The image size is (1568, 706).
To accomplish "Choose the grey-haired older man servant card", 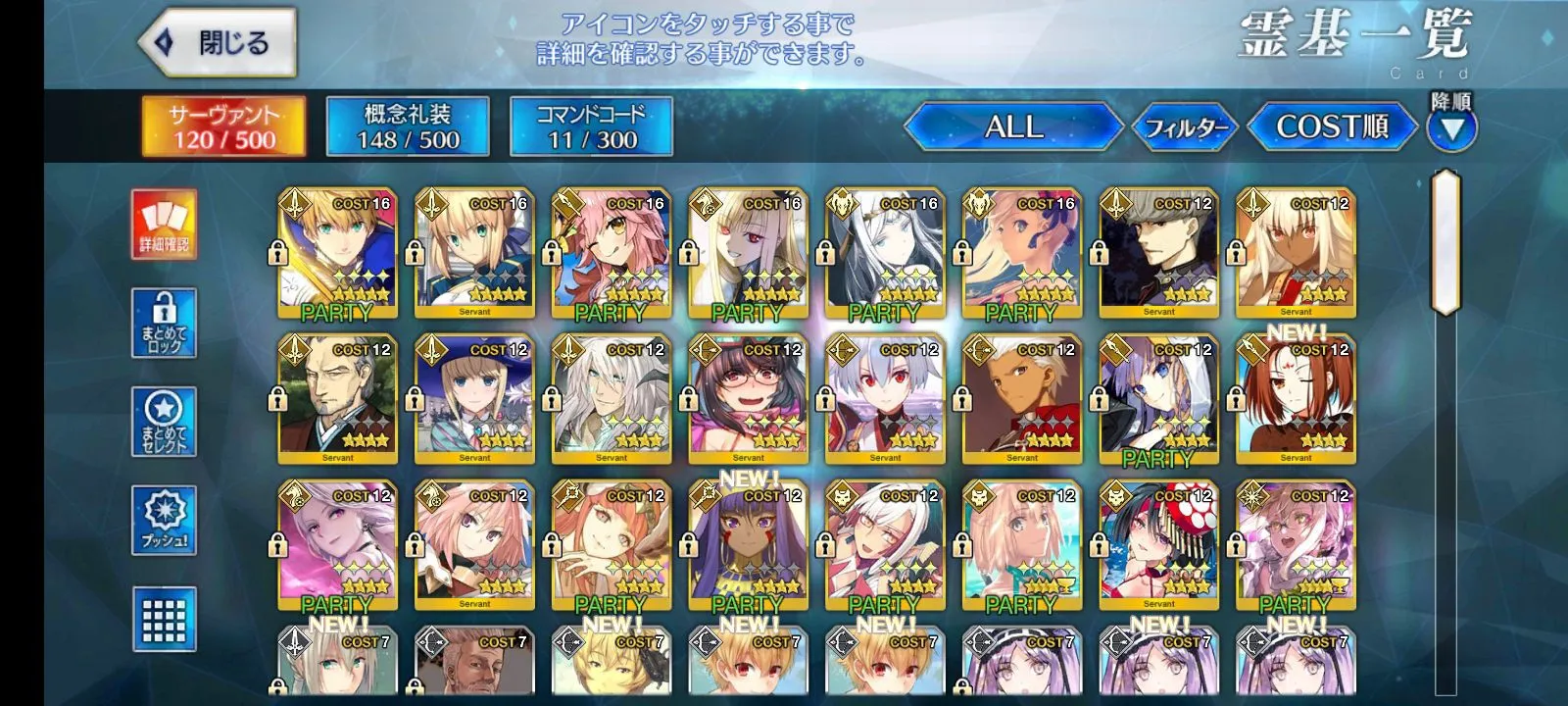I will (x=337, y=399).
